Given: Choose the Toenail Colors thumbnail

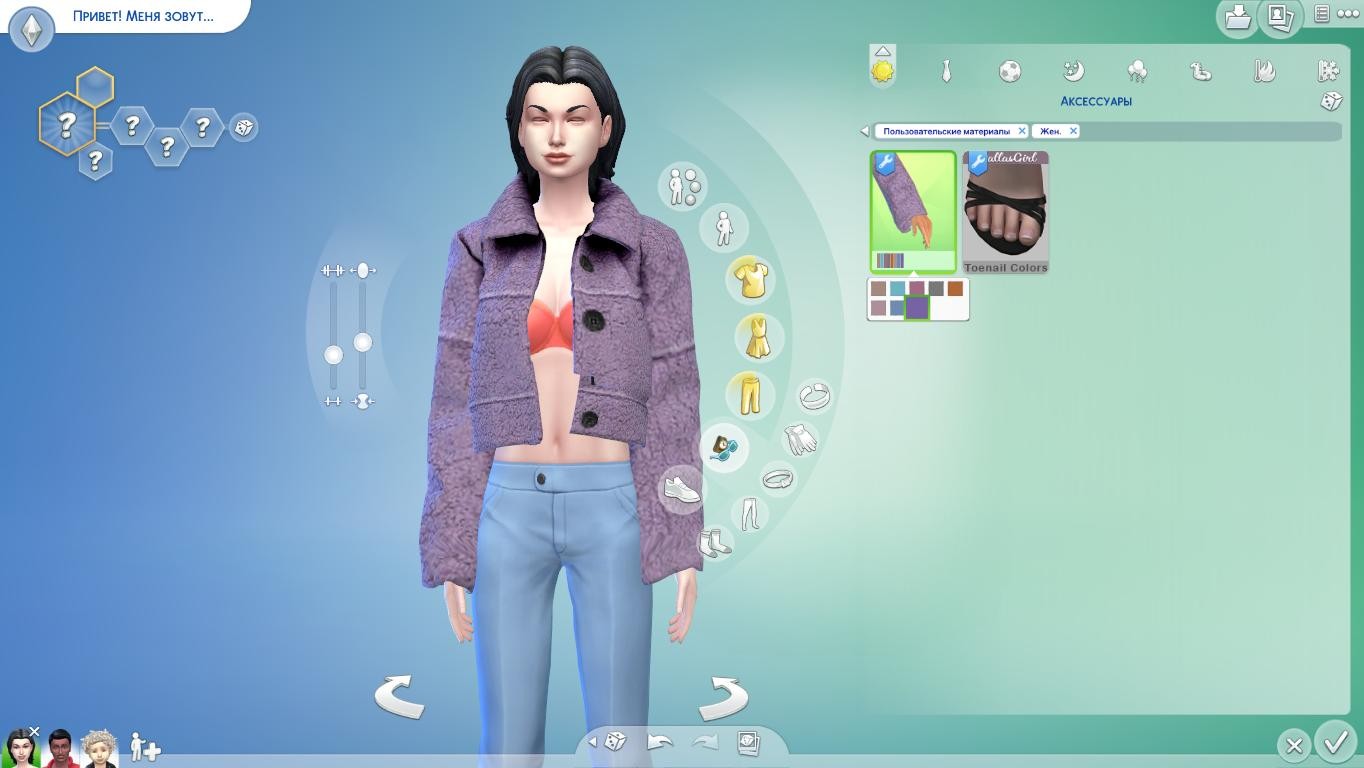Looking at the screenshot, I should (1005, 211).
